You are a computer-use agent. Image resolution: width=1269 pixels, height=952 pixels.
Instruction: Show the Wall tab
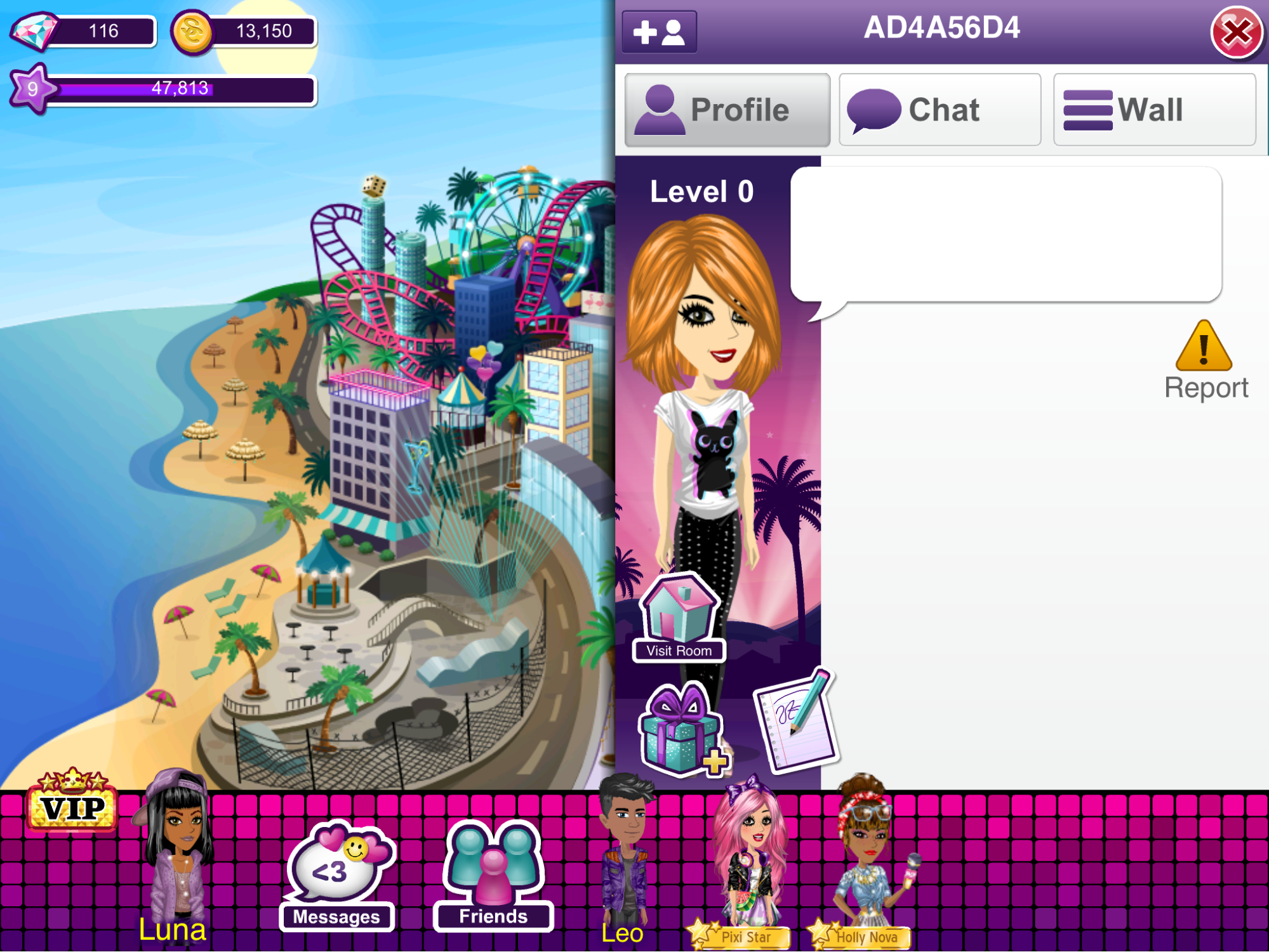(1153, 110)
